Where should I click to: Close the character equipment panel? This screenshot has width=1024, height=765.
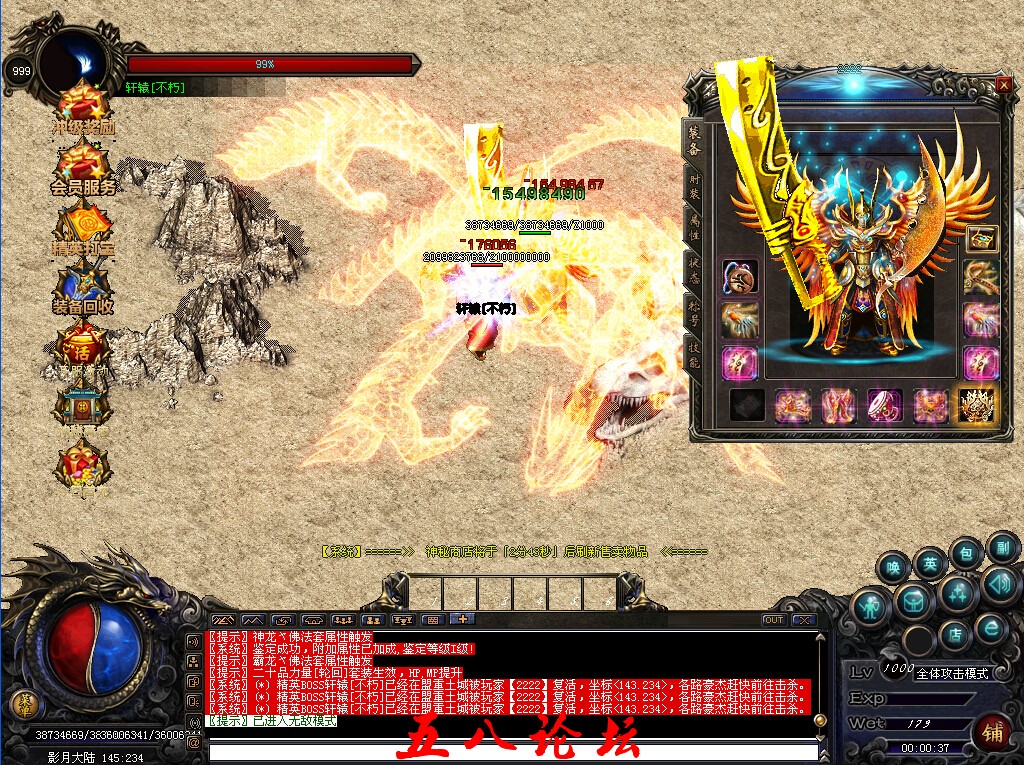[1003, 86]
